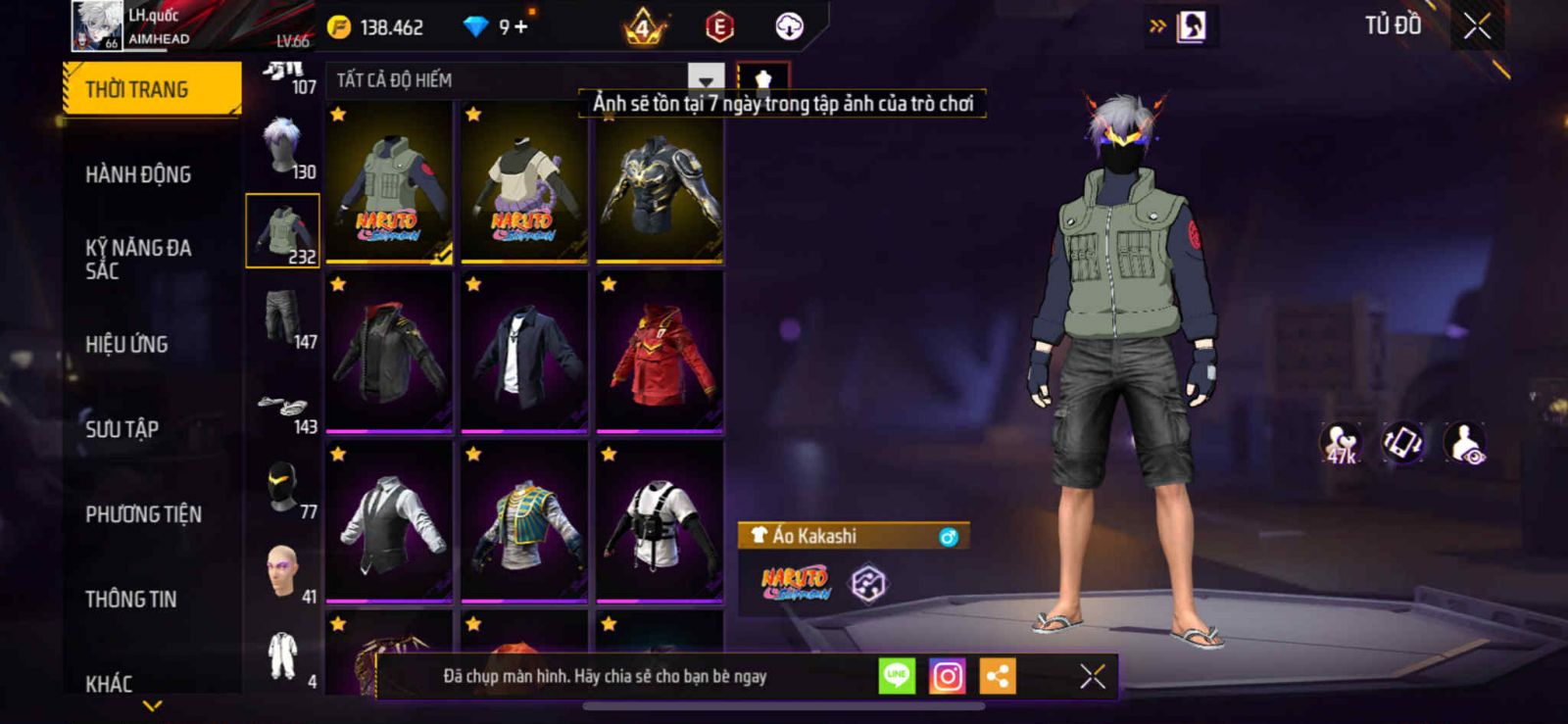Choose the red hooded jacket item

660,353
